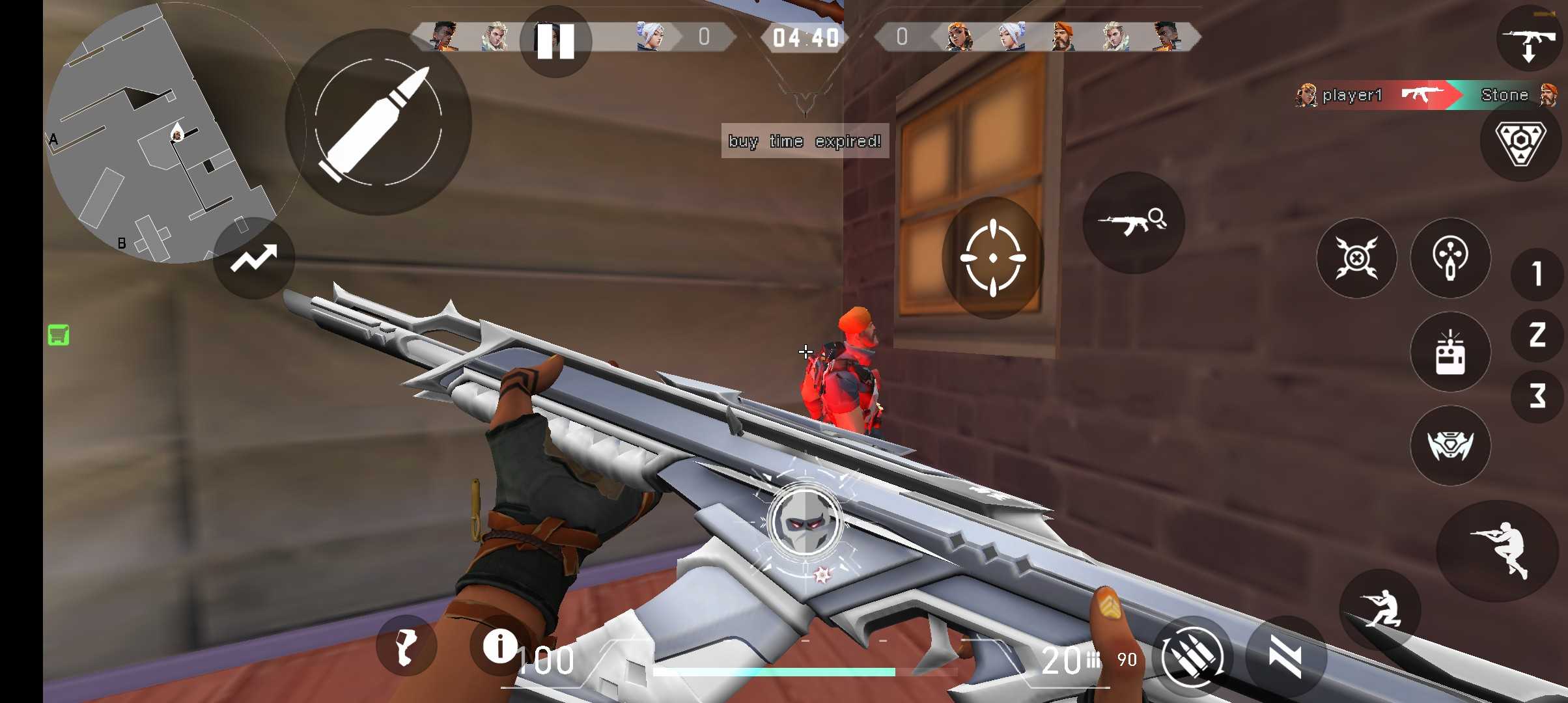1568x703 pixels.
Task: Tap the crouch button with kneeling soldier
Action: 1380,609
